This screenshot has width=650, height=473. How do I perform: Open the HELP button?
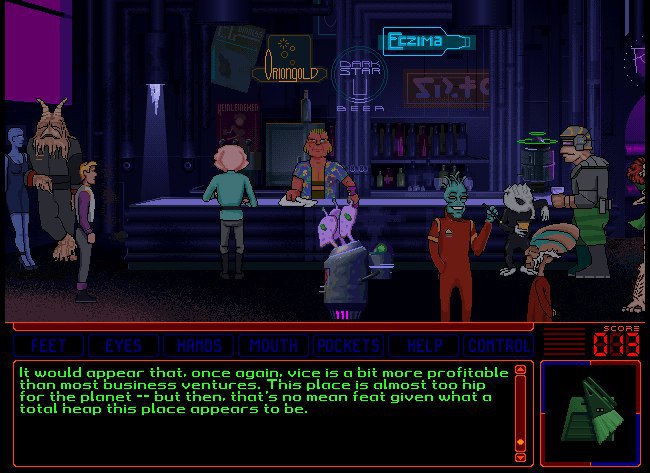pyautogui.click(x=424, y=345)
